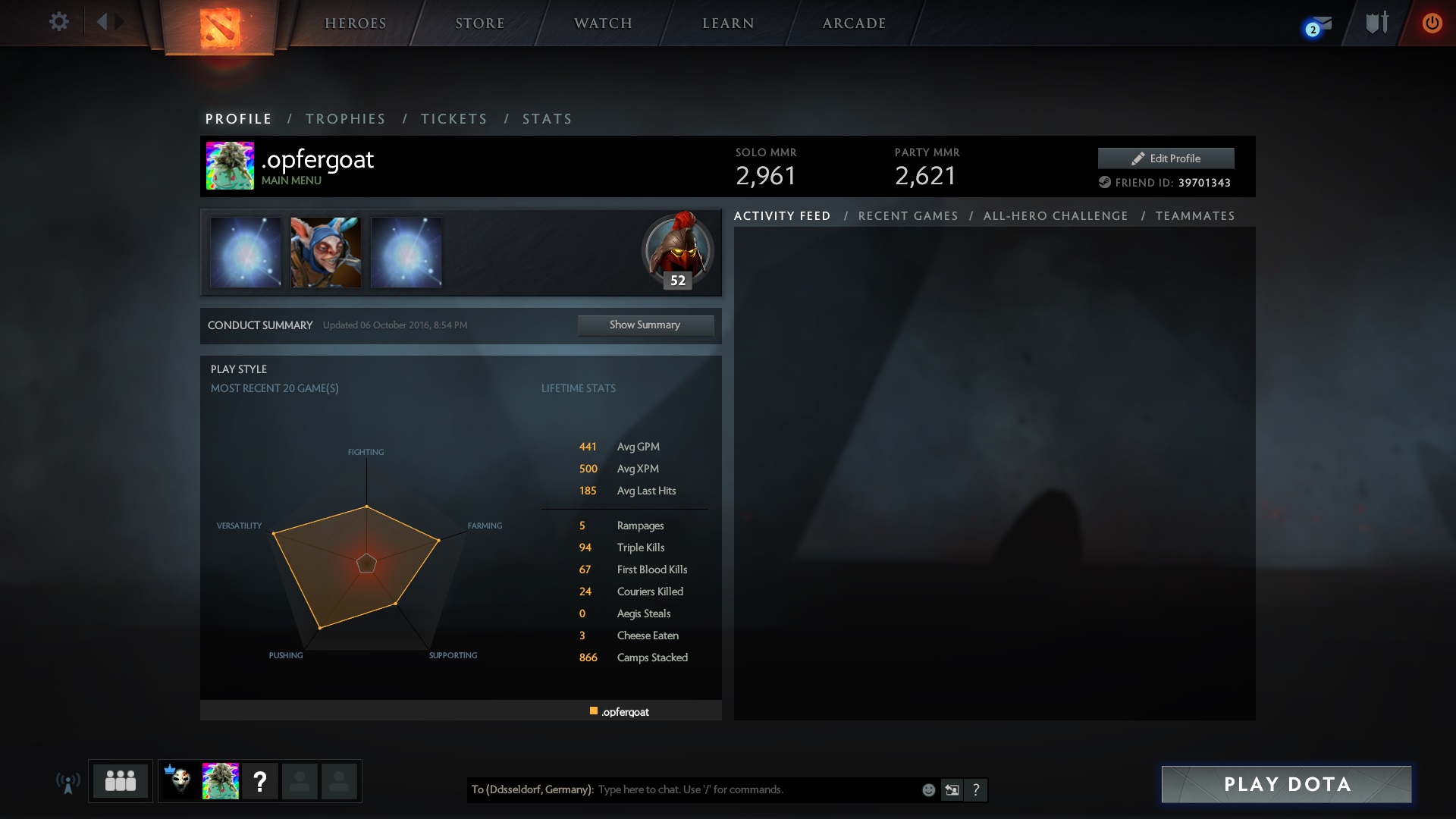This screenshot has height=819, width=1456.
Task: Click the chat help question mark icon
Action: pos(976,789)
